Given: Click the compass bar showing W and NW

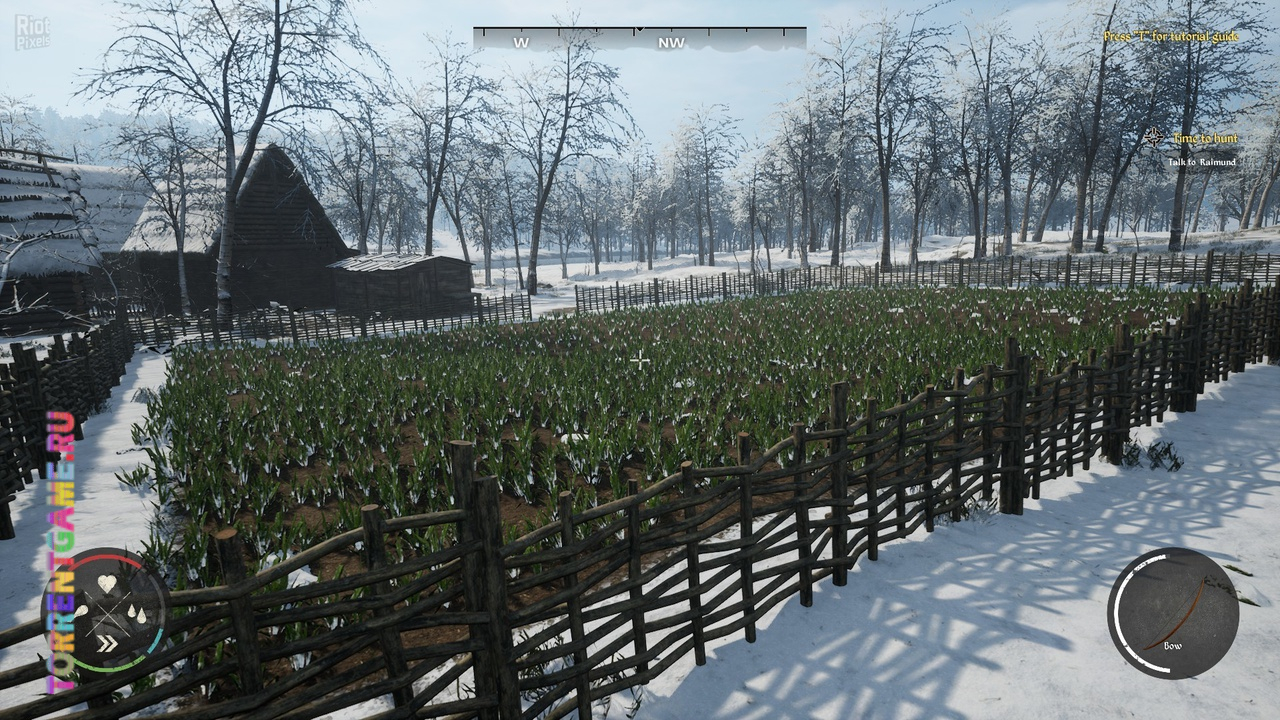Looking at the screenshot, I should click(x=639, y=40).
